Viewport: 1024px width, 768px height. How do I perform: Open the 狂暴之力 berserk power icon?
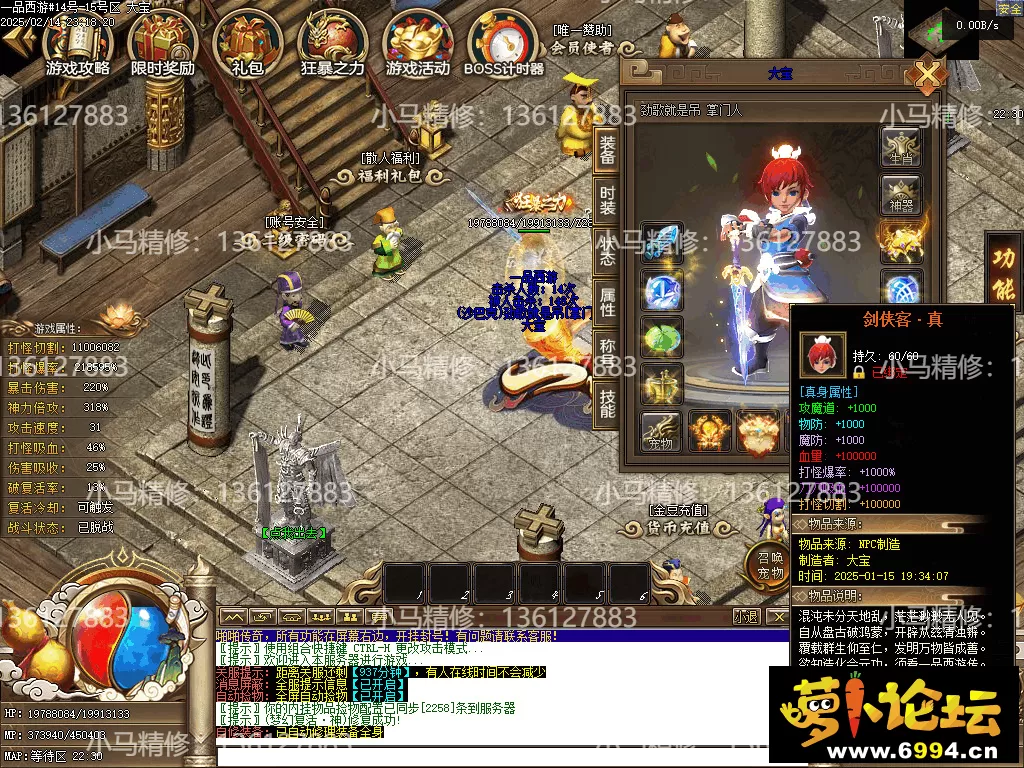(x=332, y=45)
